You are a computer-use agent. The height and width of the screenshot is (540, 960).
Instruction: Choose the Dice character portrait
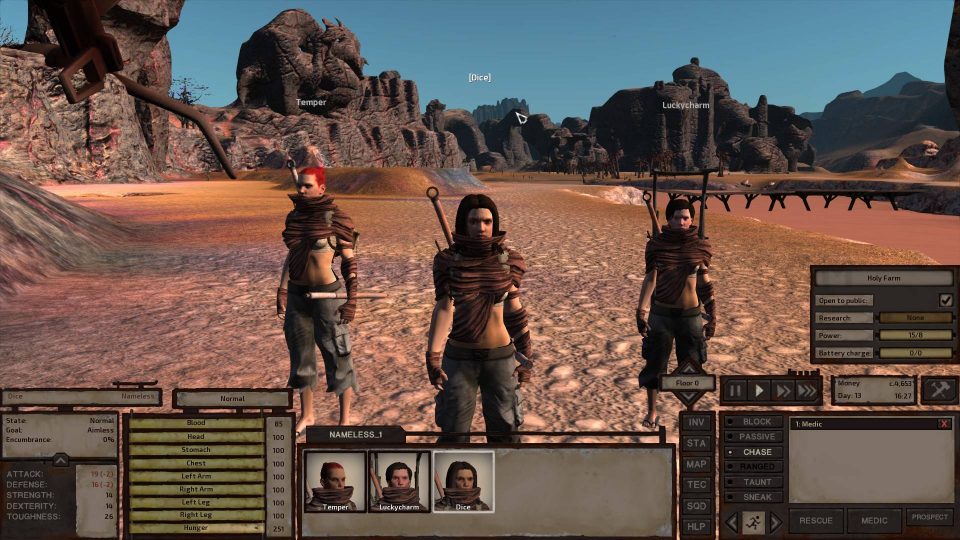tap(463, 480)
